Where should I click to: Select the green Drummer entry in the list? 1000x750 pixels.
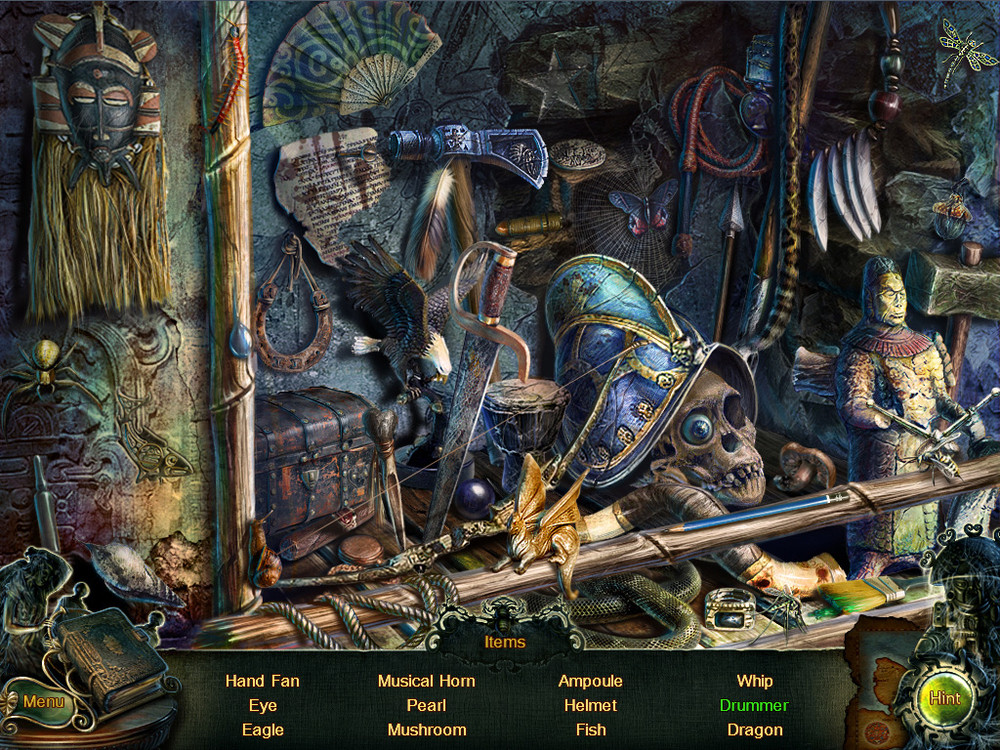[754, 705]
